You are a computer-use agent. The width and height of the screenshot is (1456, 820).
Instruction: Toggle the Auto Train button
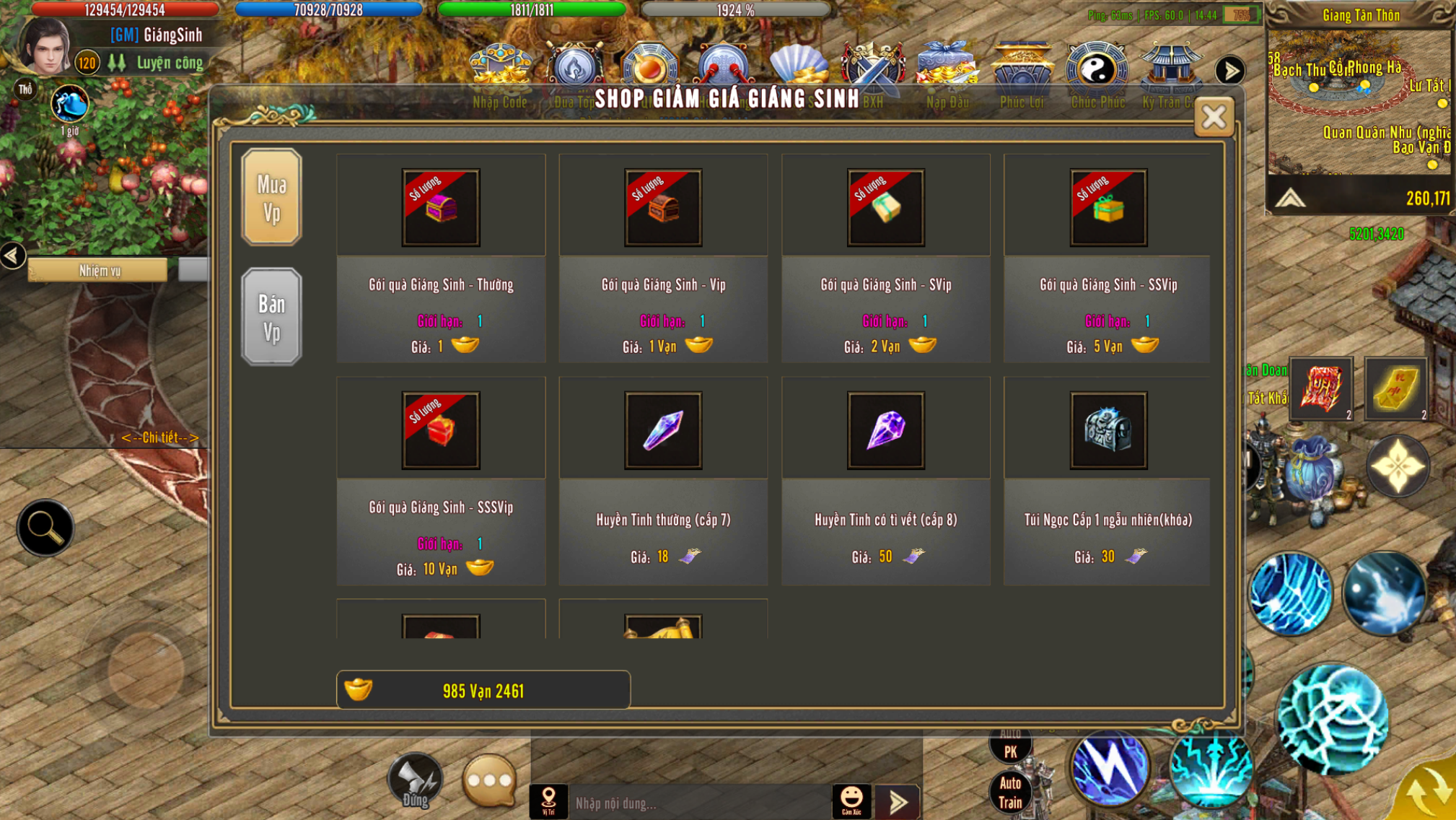pos(1009,792)
